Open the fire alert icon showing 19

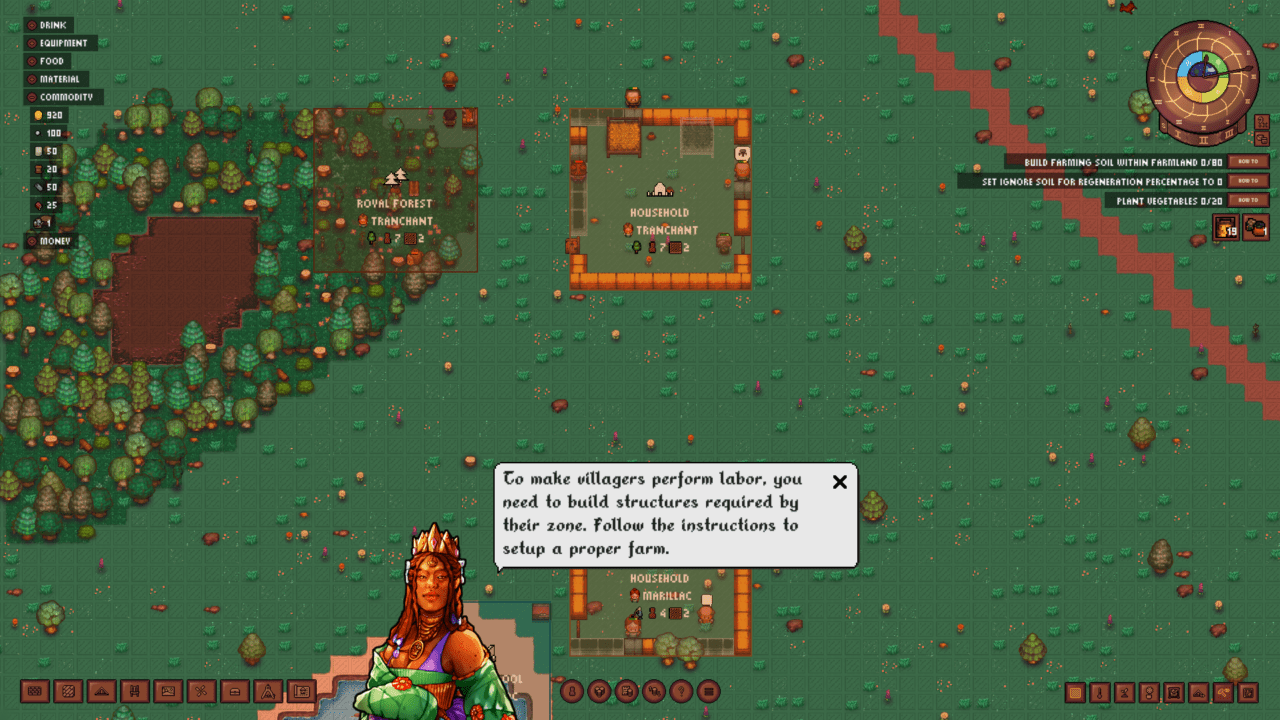[x=1227, y=229]
